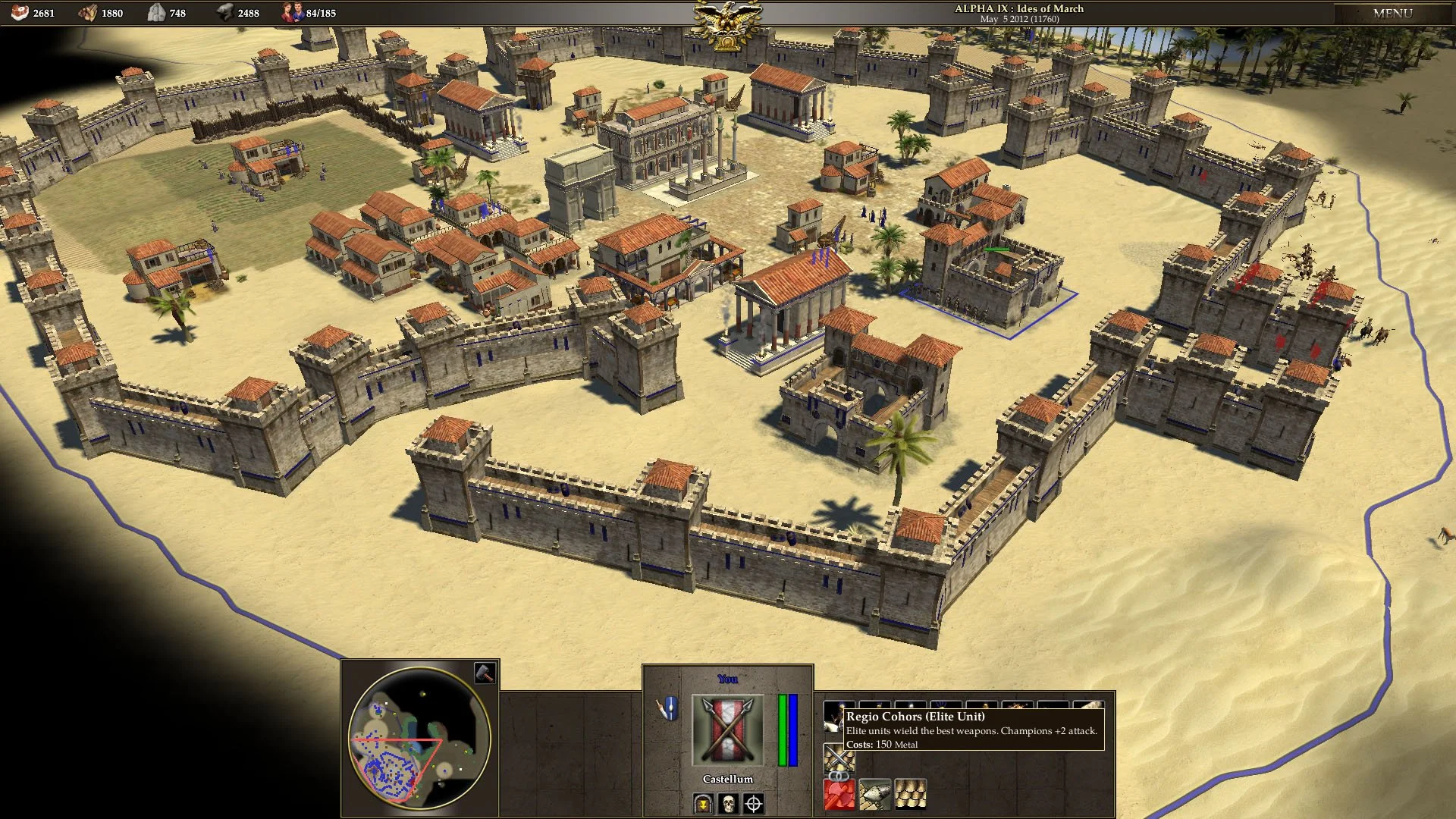Screen dimensions: 1456x819
Task: Click the Castellum portrait with crossed spears
Action: point(726,729)
